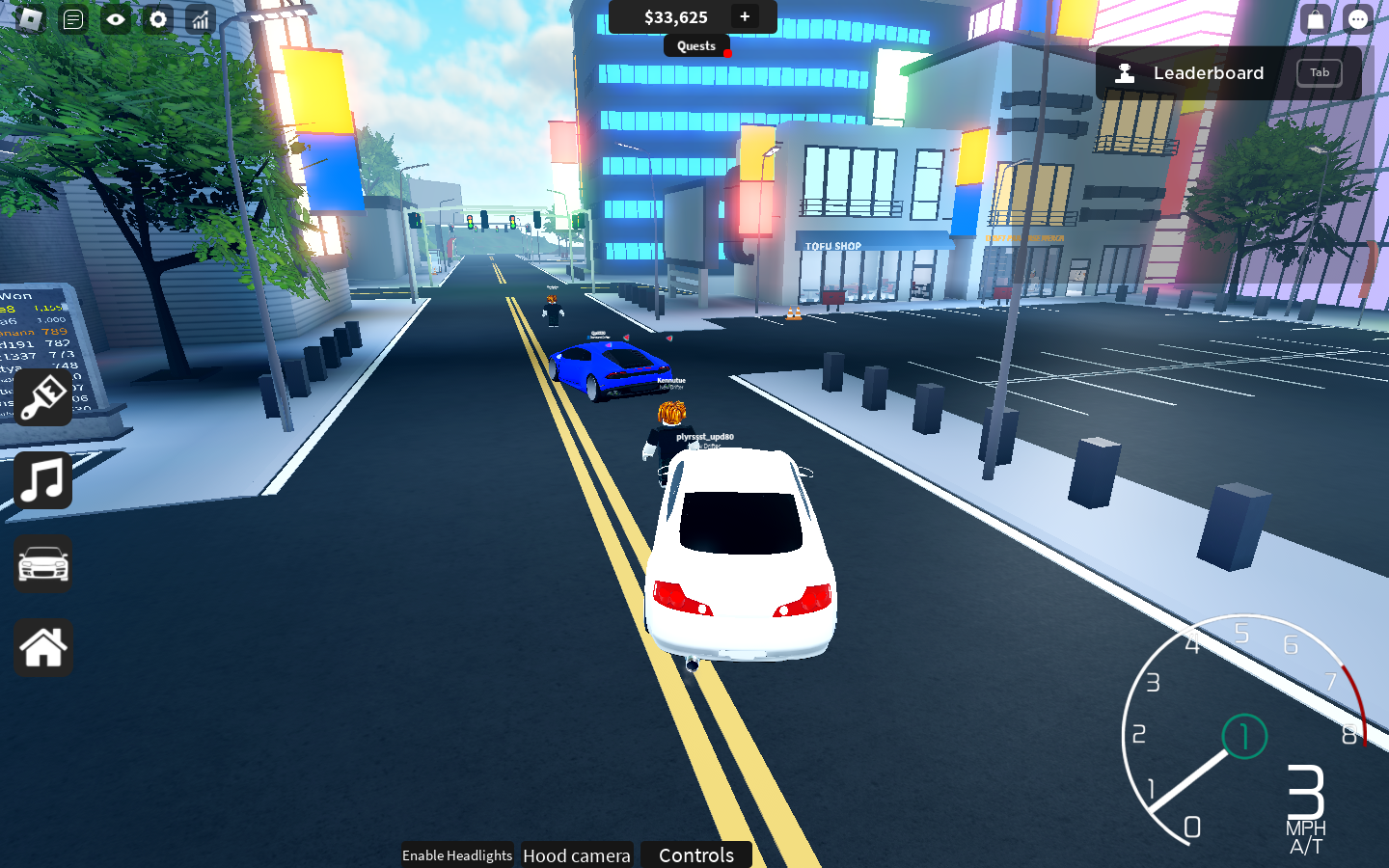
Task: Show the performance stats bars icon
Action: tap(201, 19)
